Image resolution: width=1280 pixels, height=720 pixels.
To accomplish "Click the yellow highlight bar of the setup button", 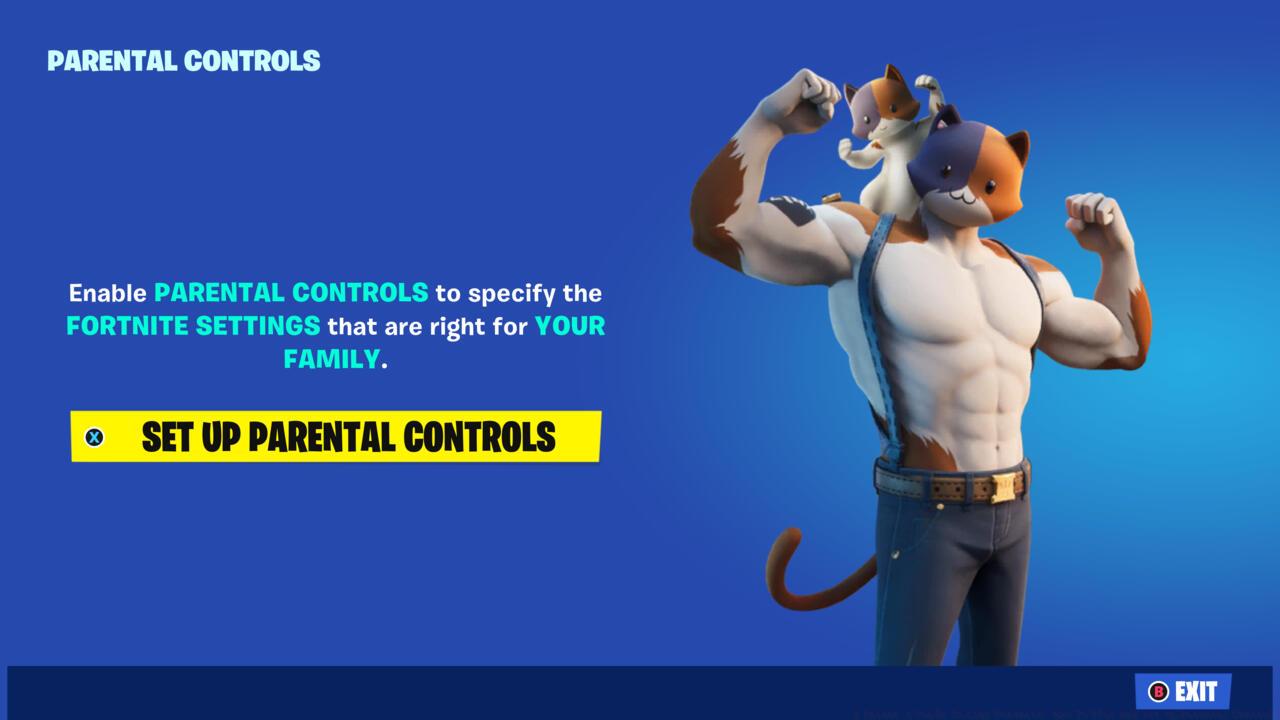I will pyautogui.click(x=335, y=437).
